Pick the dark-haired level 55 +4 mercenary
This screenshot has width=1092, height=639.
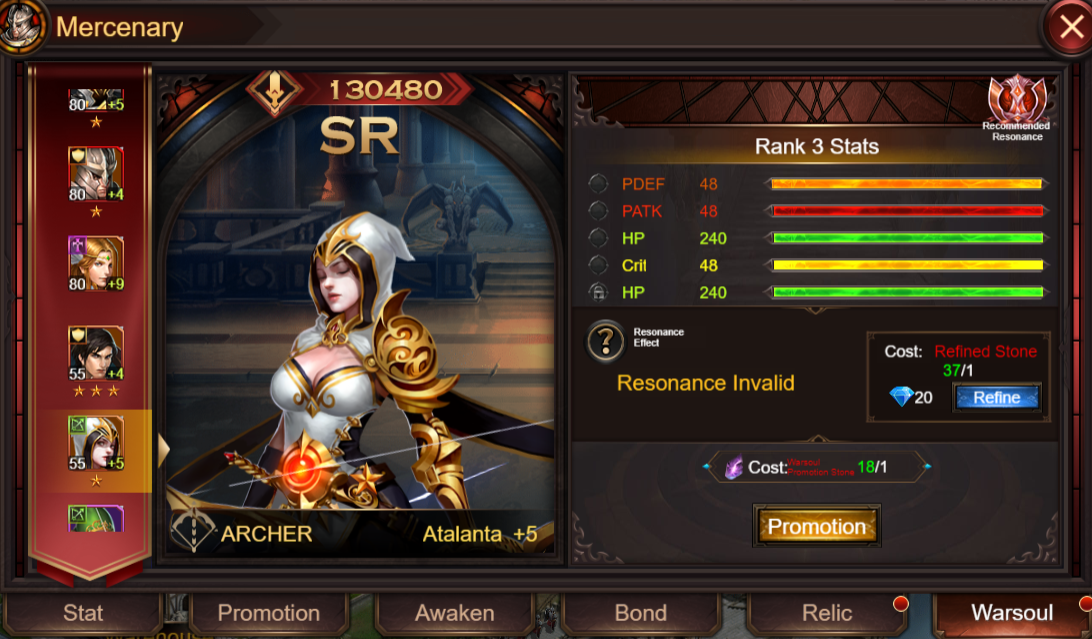coord(96,352)
